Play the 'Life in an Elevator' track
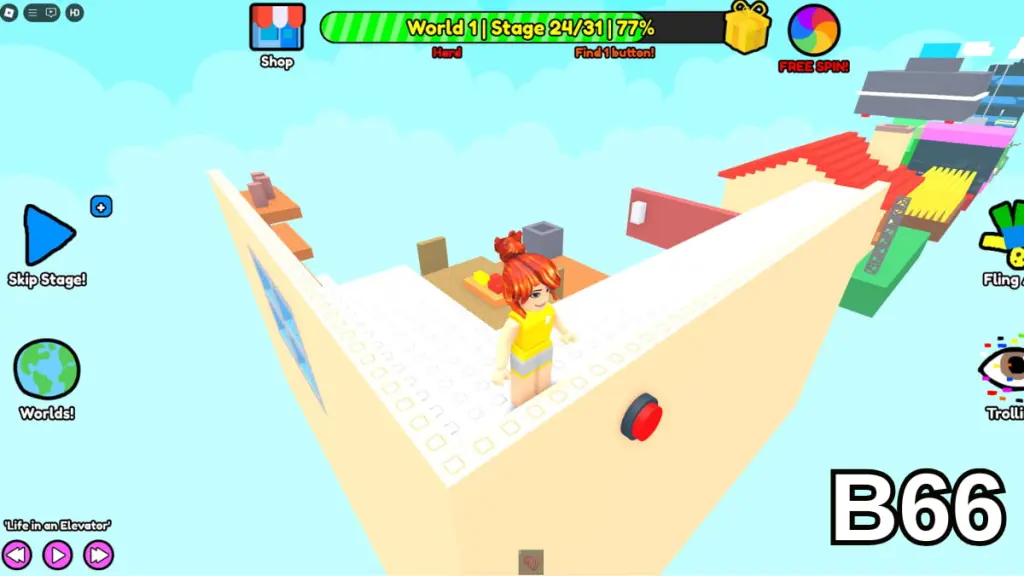Viewport: 1024px width, 576px height. [57, 554]
